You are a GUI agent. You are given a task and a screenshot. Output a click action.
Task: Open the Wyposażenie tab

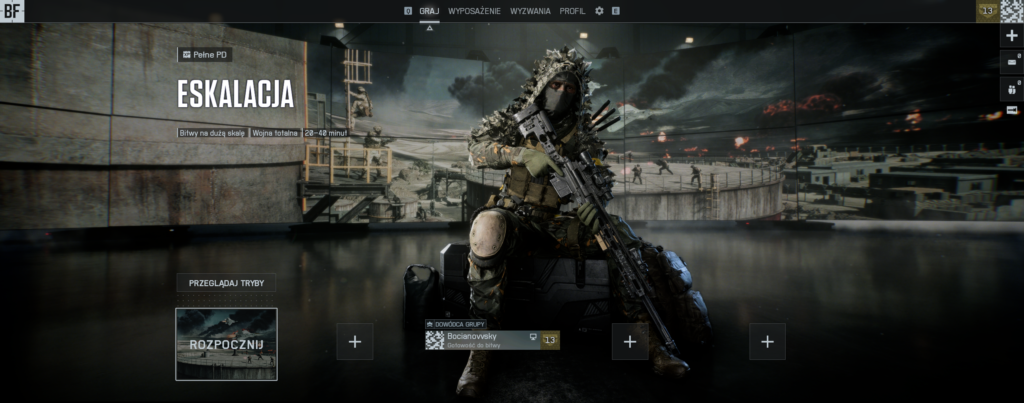[475, 10]
